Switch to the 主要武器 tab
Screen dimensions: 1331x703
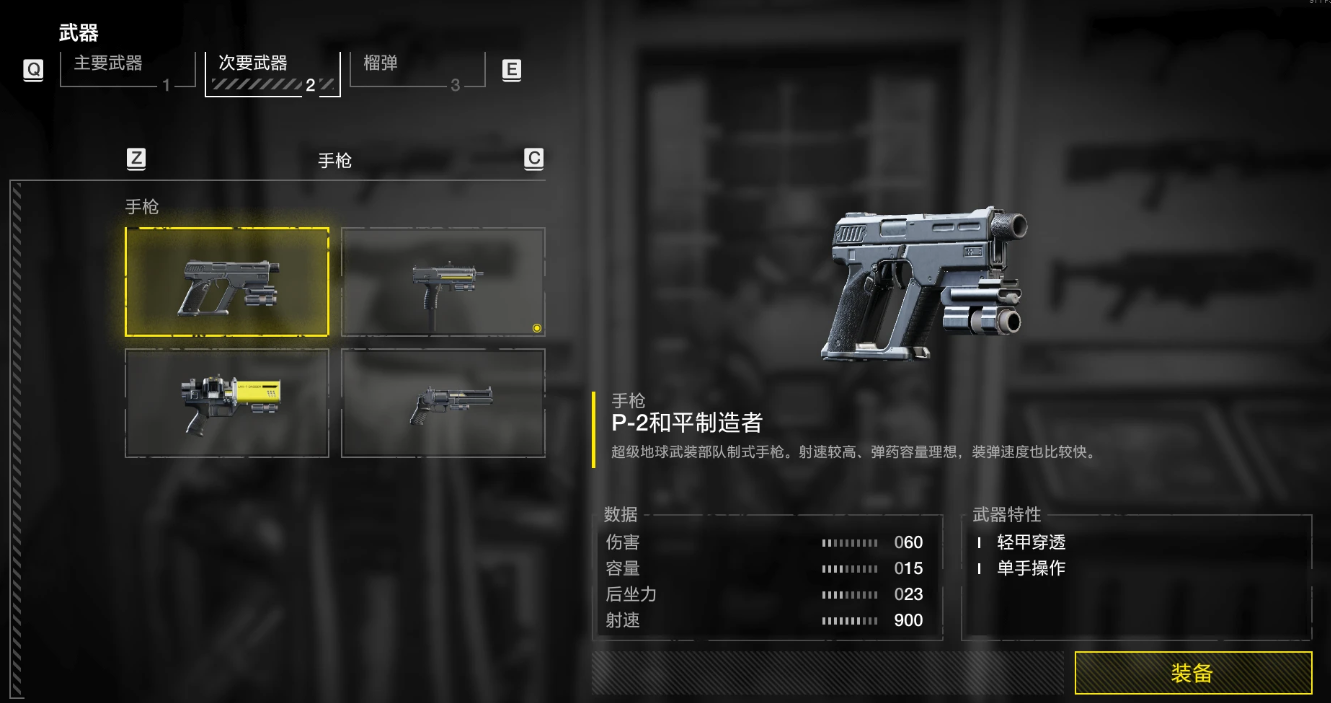(127, 68)
